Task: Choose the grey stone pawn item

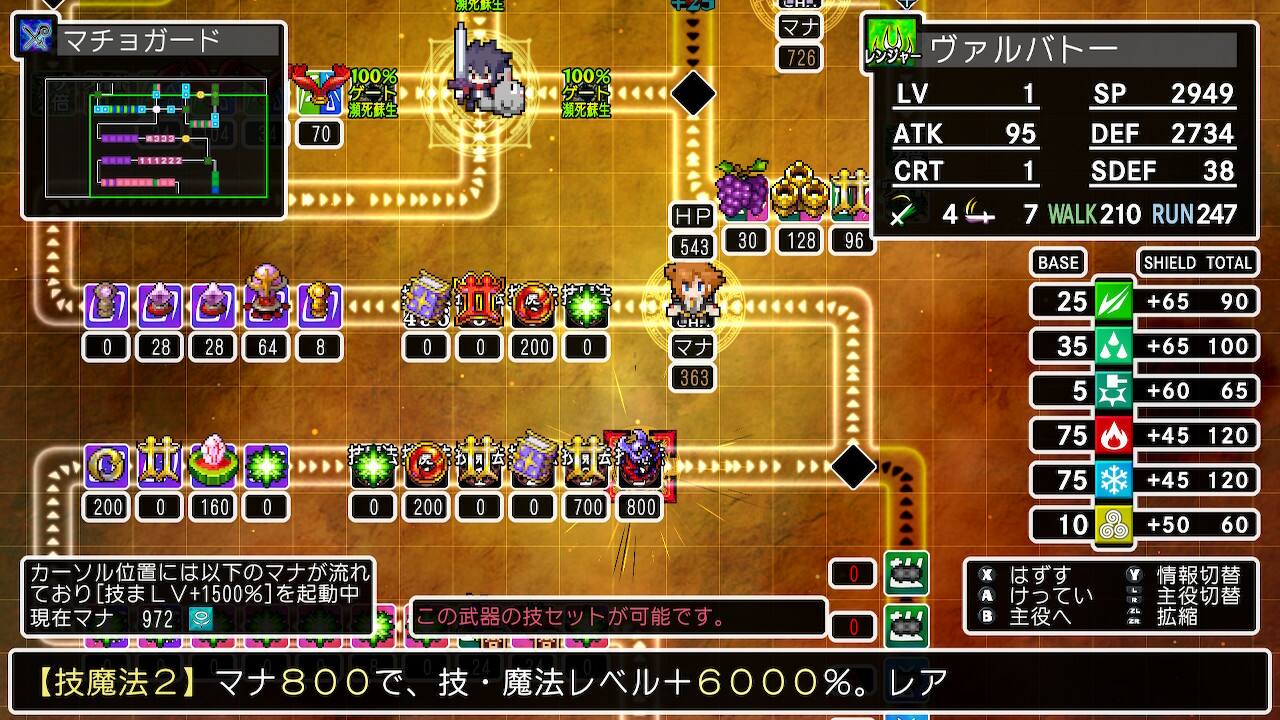Action: pyautogui.click(x=106, y=305)
